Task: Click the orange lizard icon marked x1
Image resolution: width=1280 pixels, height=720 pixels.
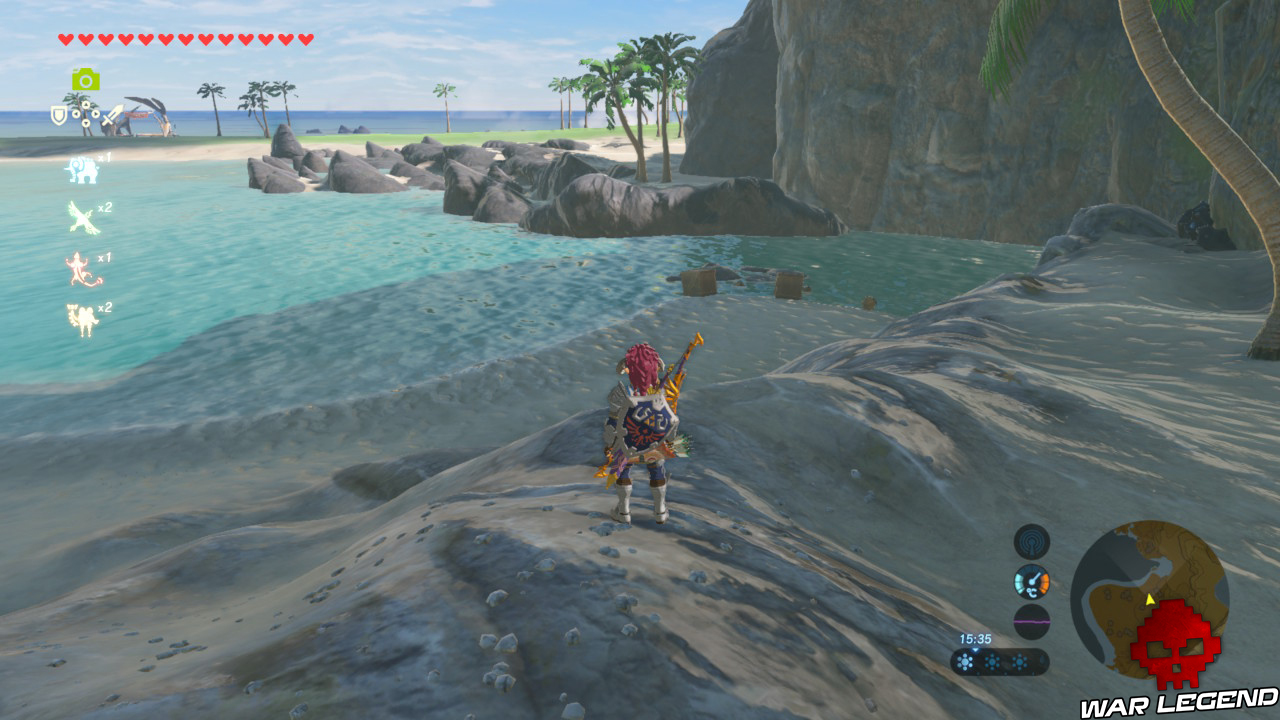Action: click(x=79, y=266)
